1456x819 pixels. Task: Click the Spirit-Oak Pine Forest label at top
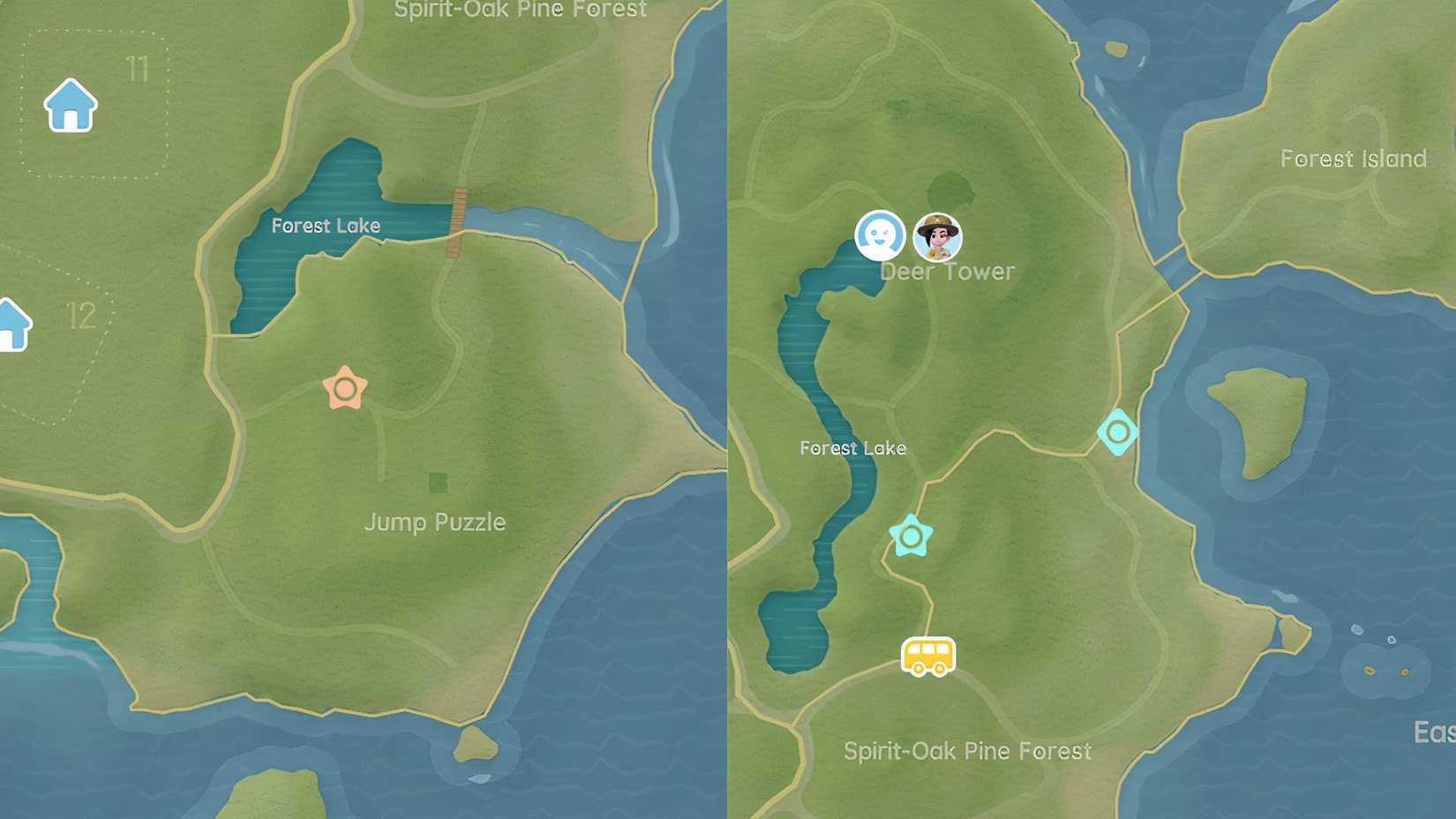coord(521,11)
